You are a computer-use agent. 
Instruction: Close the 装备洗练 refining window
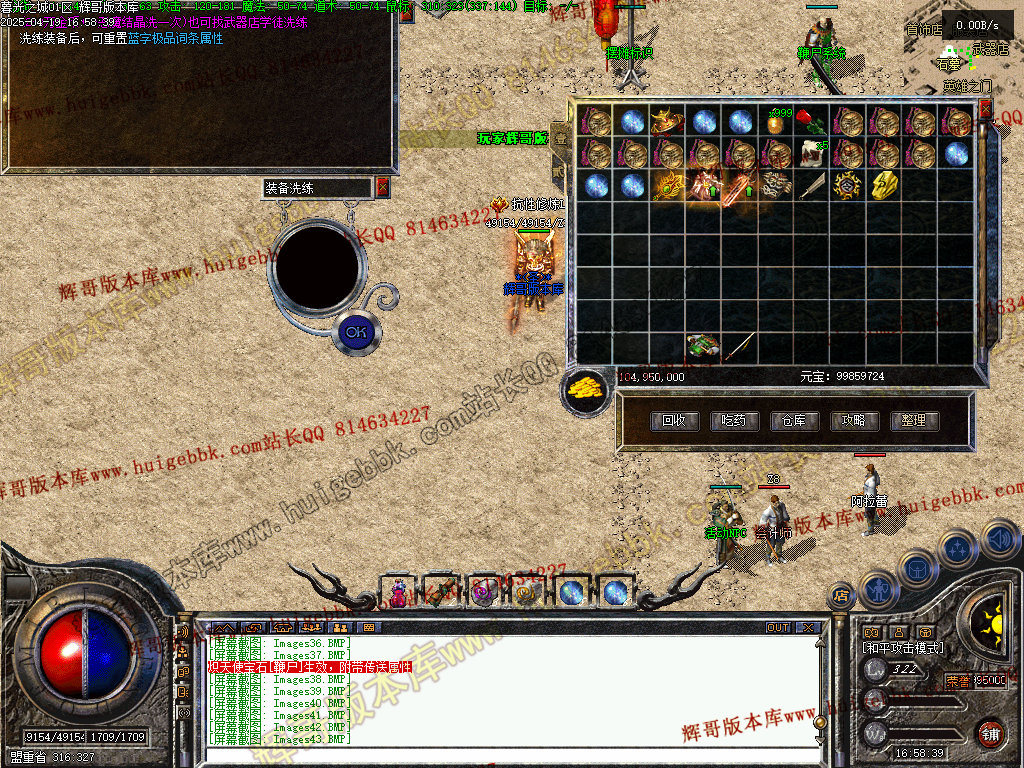(382, 188)
